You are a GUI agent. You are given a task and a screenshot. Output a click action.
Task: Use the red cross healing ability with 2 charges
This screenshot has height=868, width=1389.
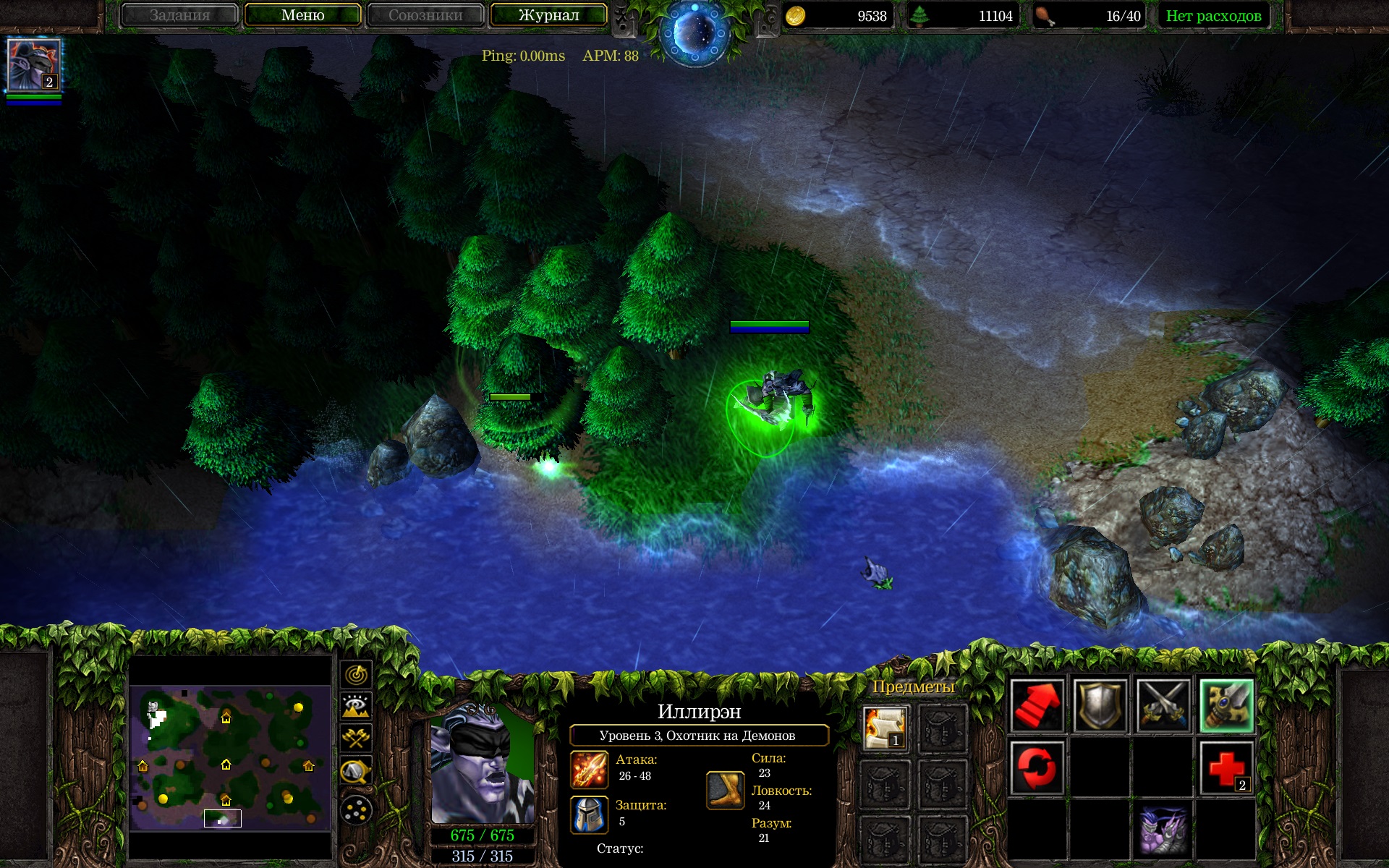point(1226,768)
